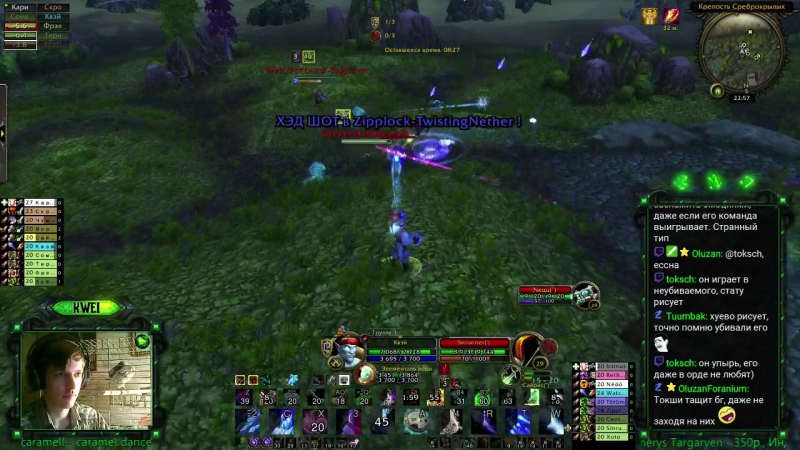
Task: Use the ability with 45 cooldown
Action: 380,422
